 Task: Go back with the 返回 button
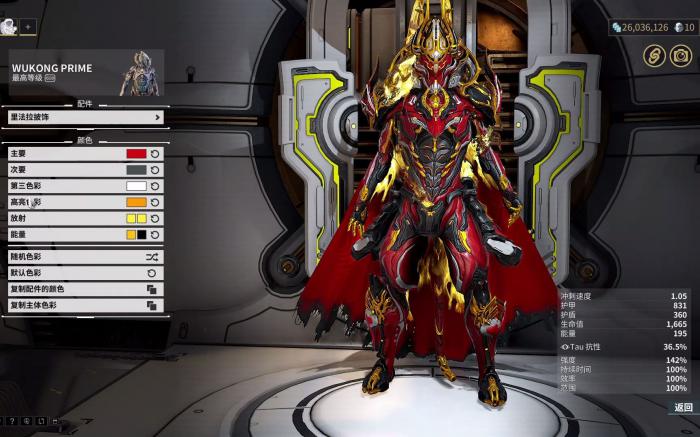click(683, 407)
